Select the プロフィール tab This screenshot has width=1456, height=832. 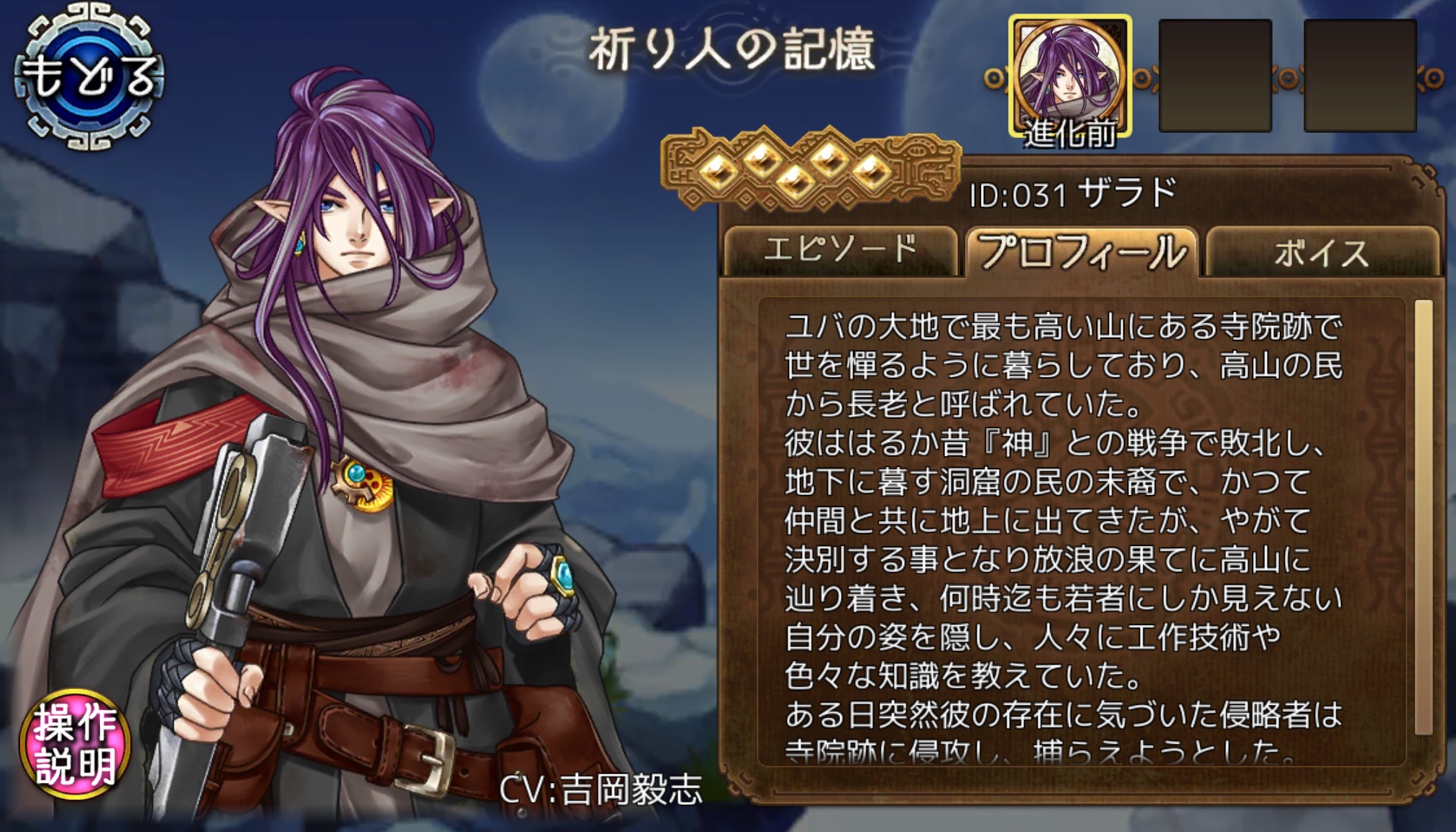[x=1082, y=251]
